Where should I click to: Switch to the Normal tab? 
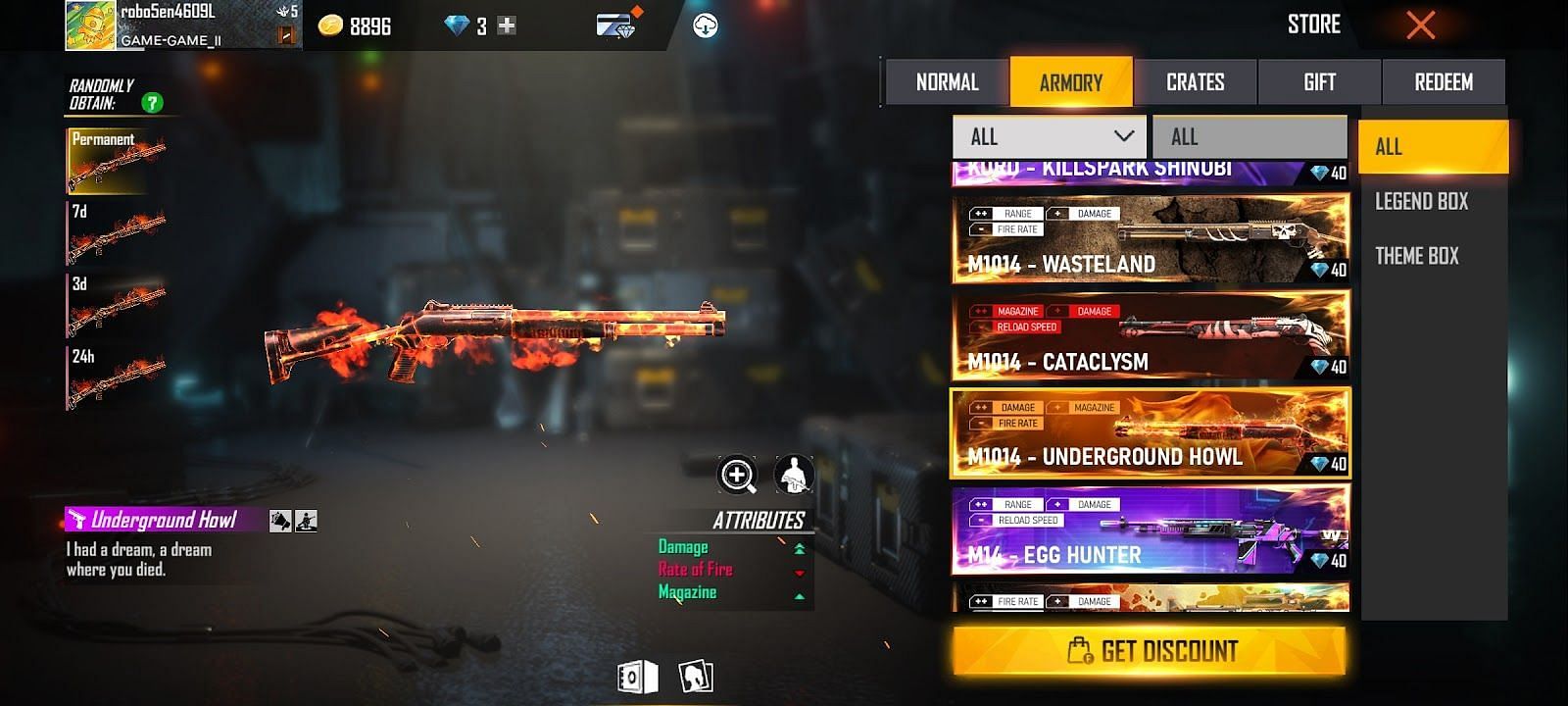pos(947,82)
